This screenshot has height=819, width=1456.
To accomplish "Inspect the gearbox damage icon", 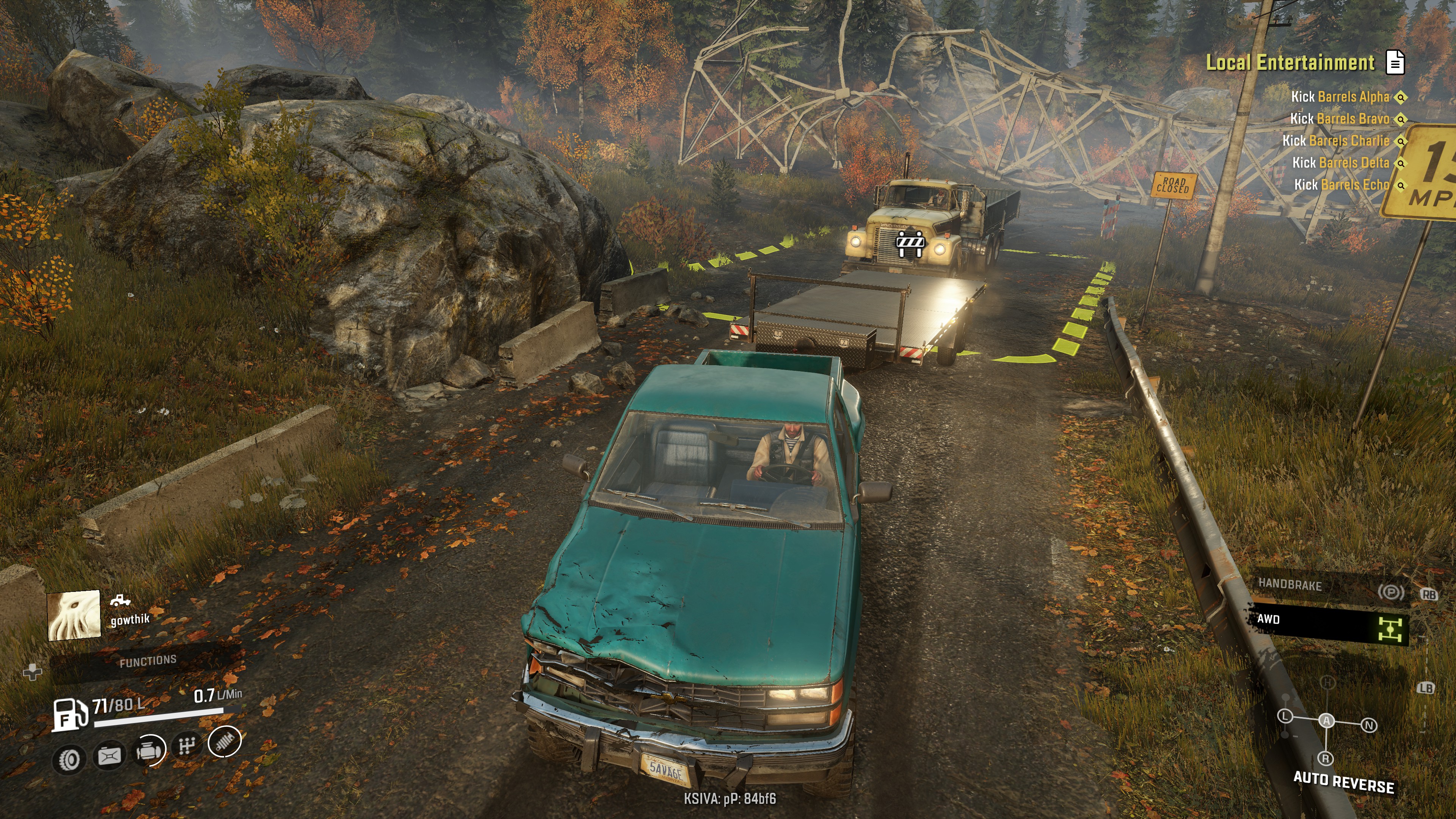I will point(187,746).
